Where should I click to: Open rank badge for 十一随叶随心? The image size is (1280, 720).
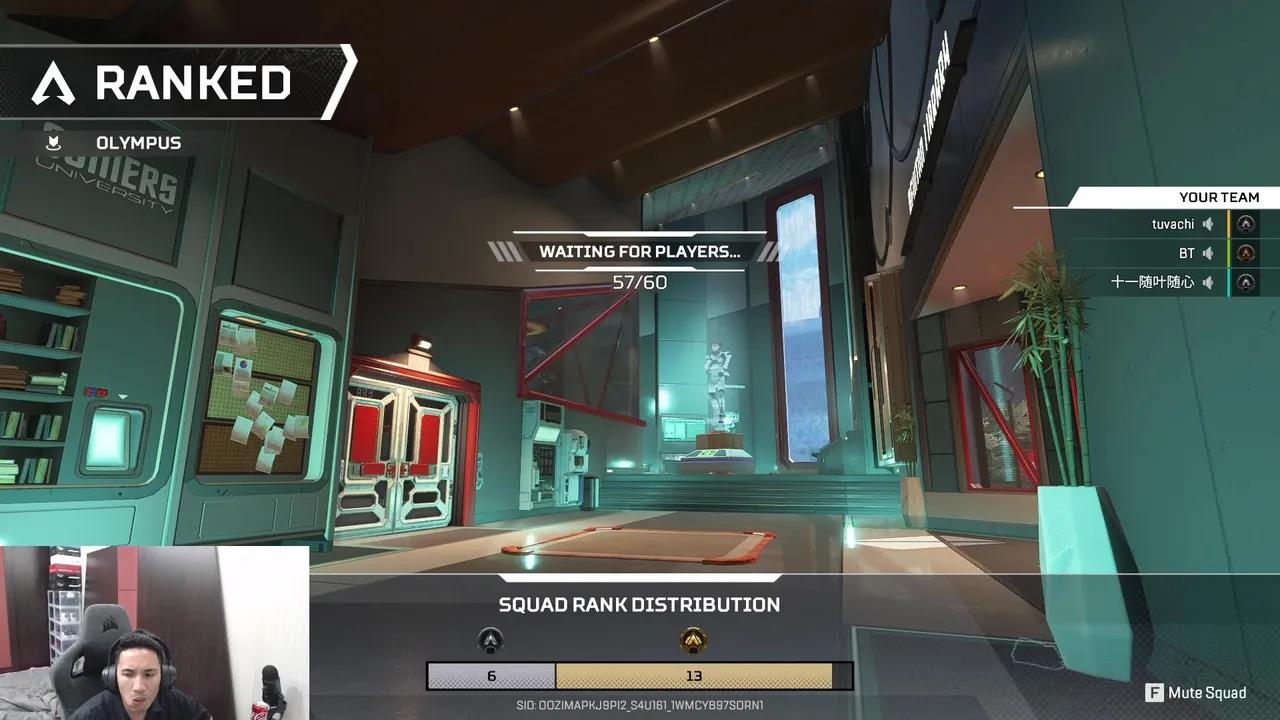(x=1246, y=282)
